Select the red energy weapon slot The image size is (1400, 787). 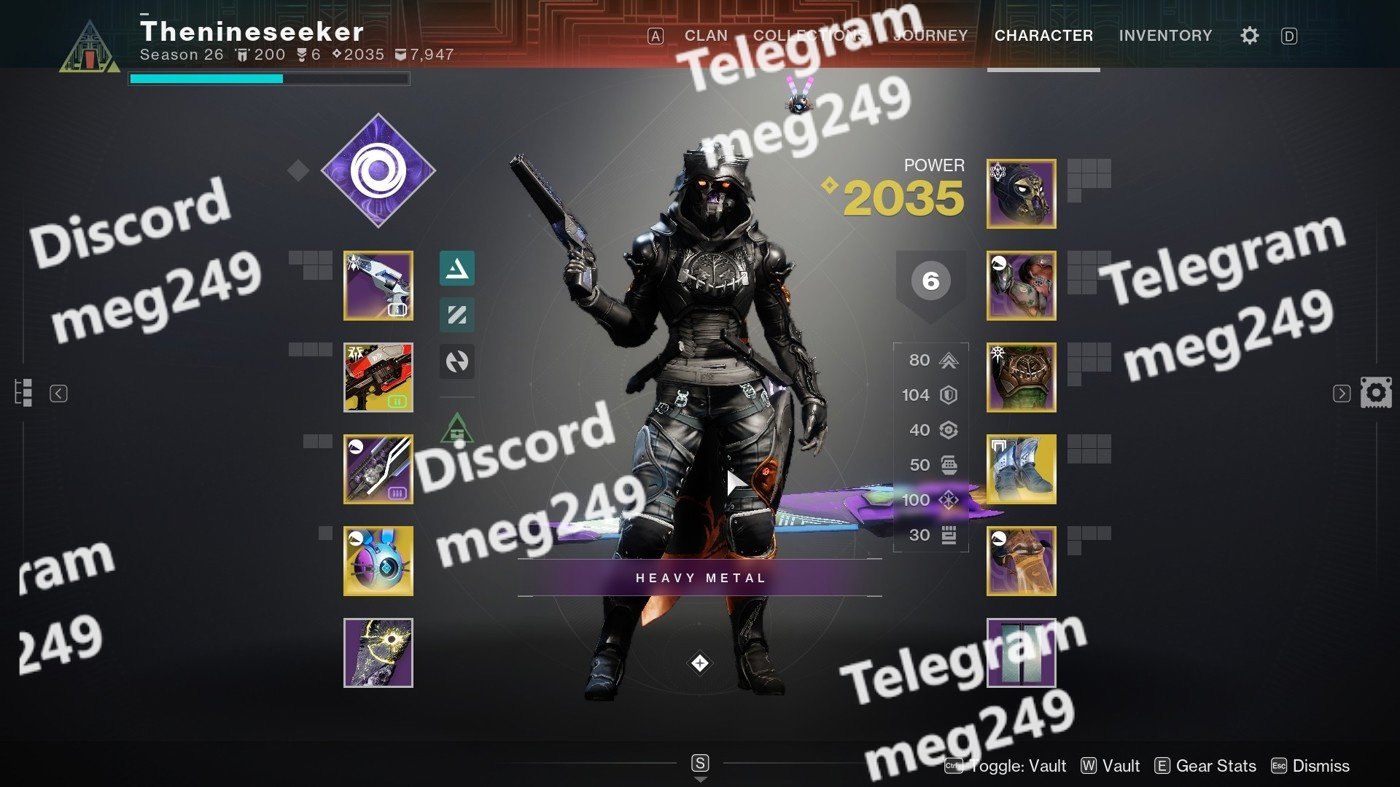coord(378,378)
